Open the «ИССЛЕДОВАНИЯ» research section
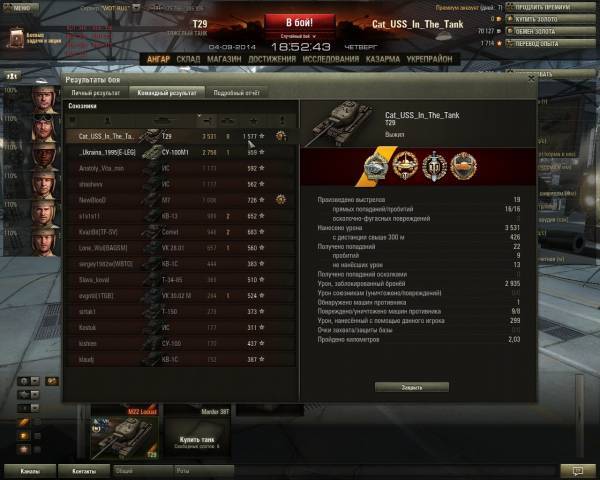The height and width of the screenshot is (480, 600). pos(331,59)
